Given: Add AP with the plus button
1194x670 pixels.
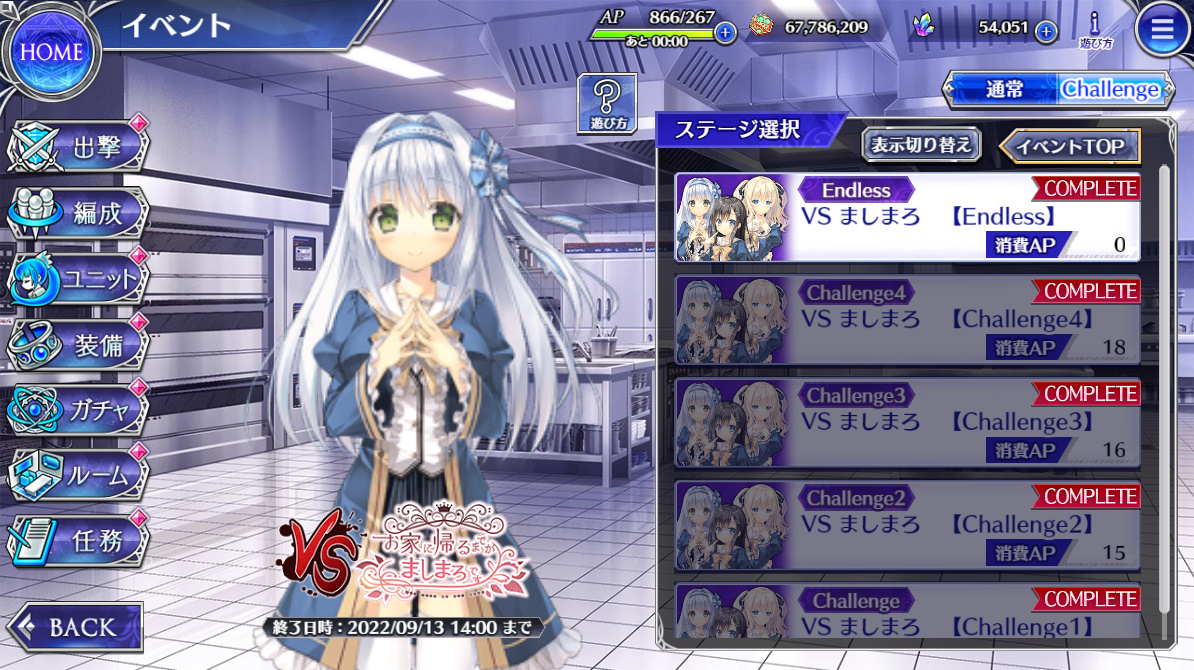Looking at the screenshot, I should [x=726, y=32].
